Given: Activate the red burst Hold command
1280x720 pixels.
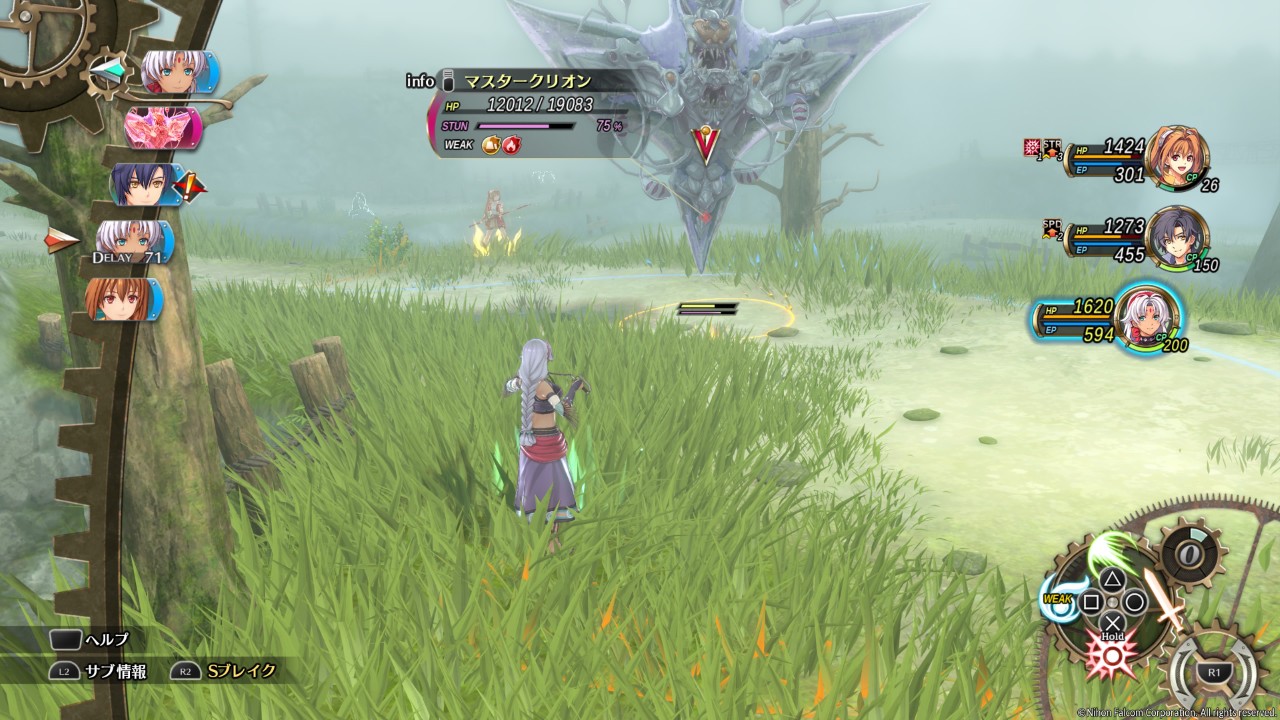Looking at the screenshot, I should tap(1112, 655).
